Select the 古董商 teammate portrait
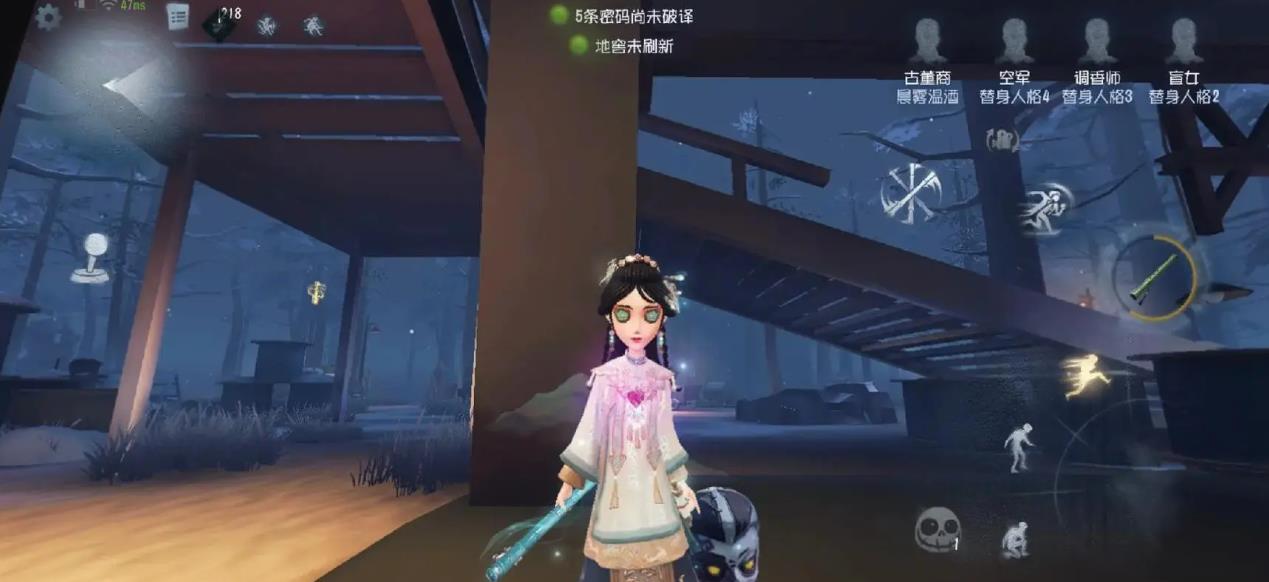 (x=927, y=41)
